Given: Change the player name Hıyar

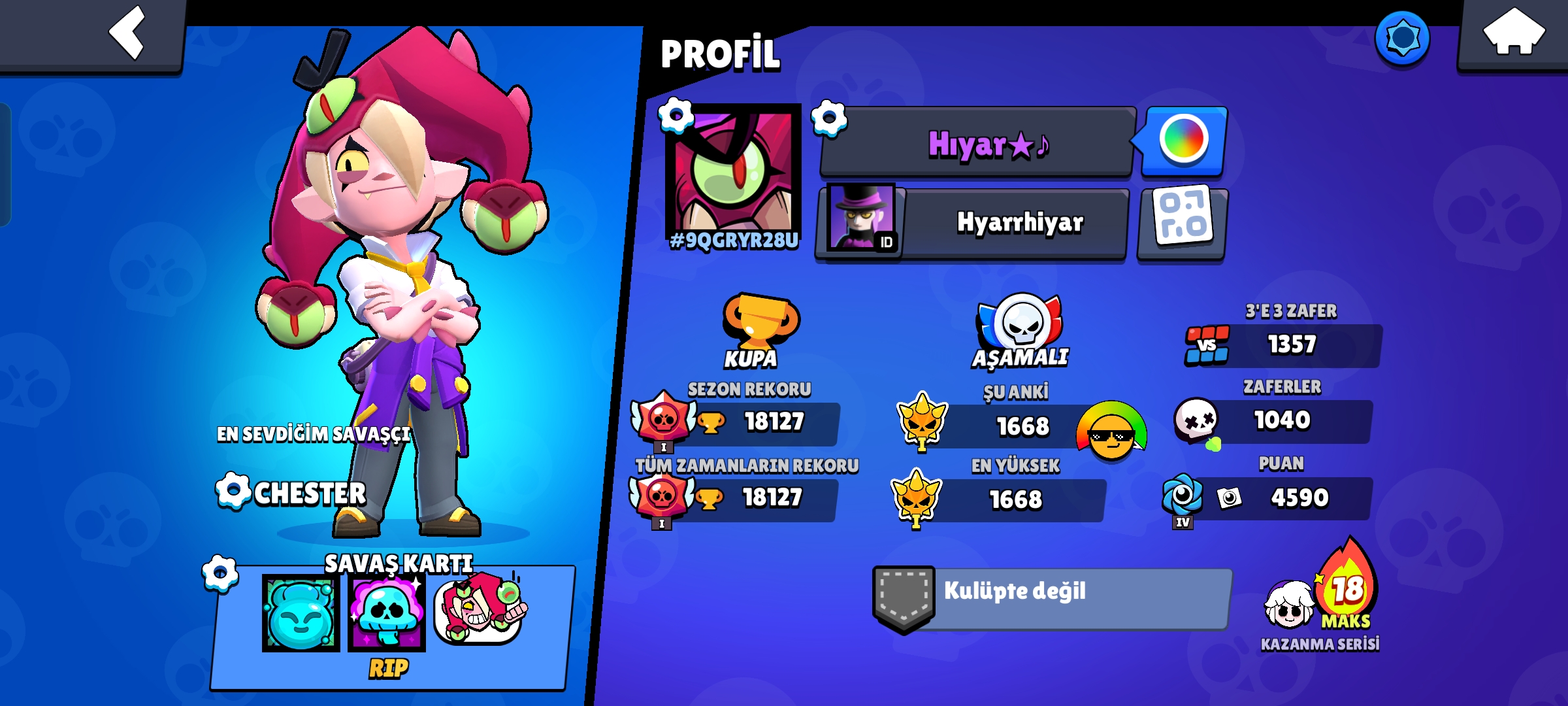Looking at the screenshot, I should point(828,119).
